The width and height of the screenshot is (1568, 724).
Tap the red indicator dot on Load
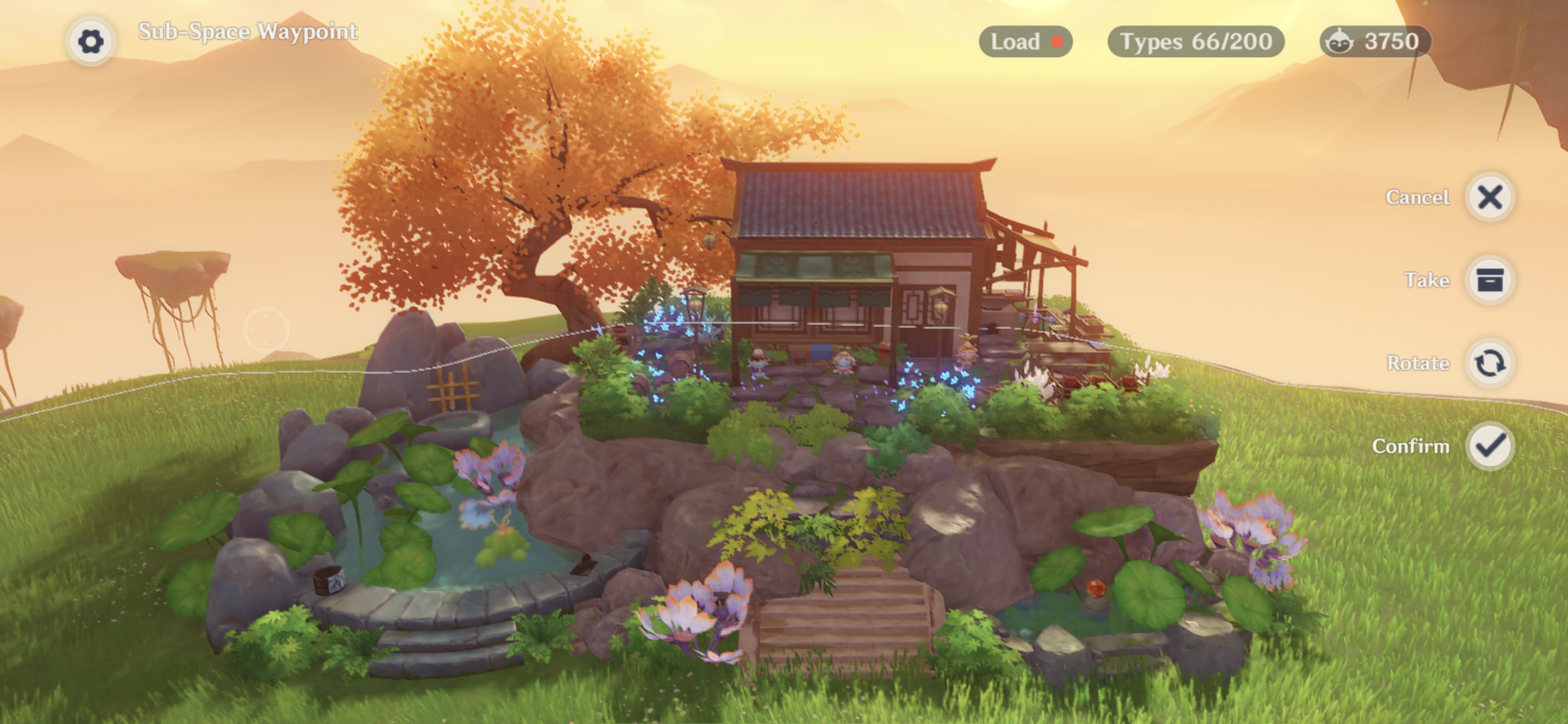(1057, 41)
